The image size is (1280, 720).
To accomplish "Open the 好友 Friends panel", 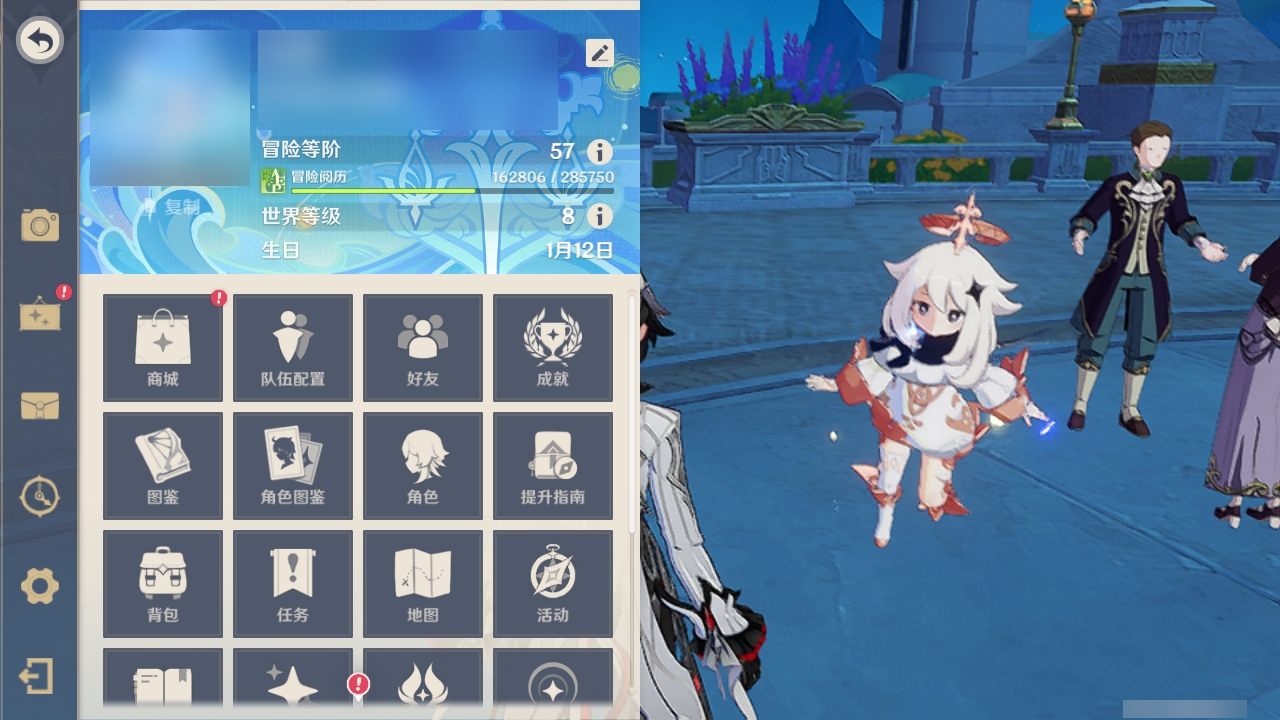I will tap(423, 347).
